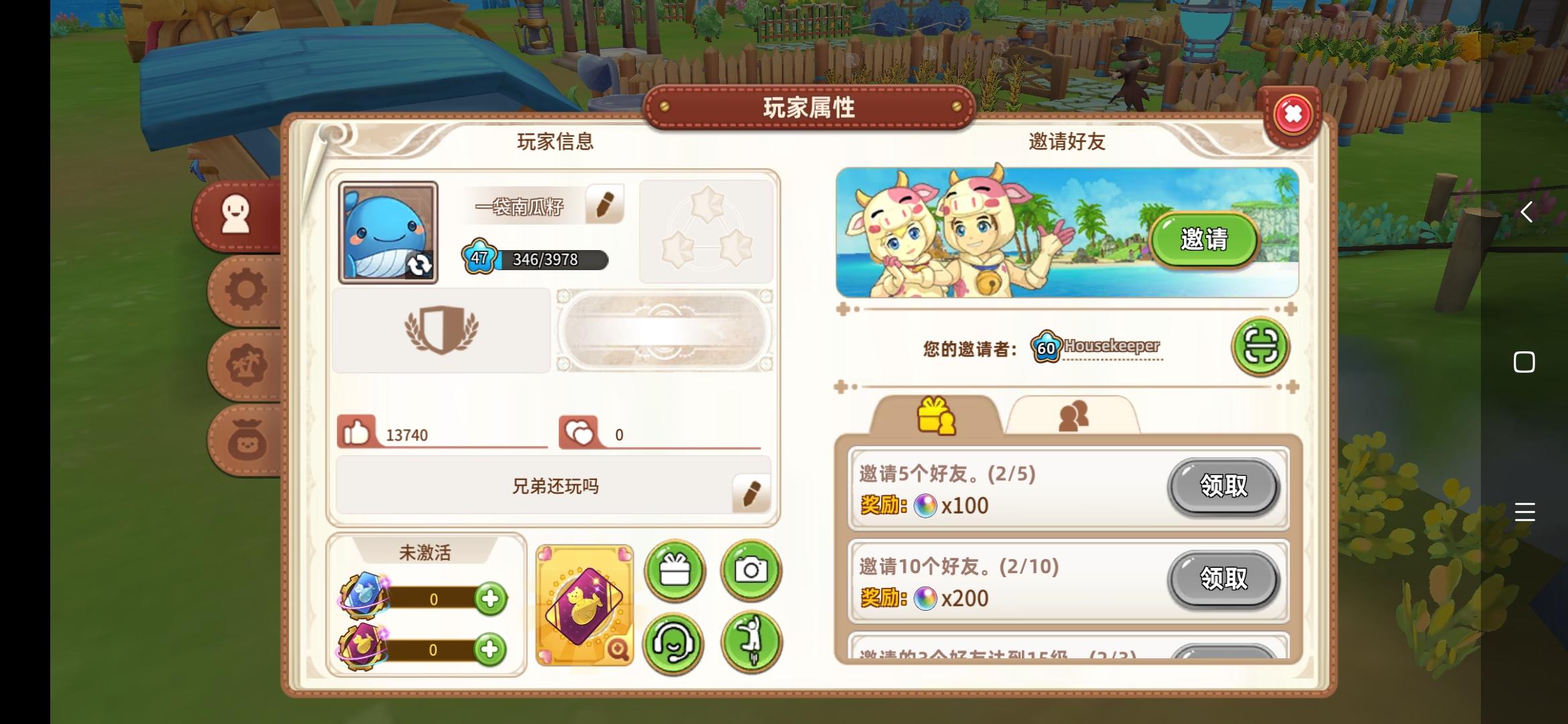Open the green invite link icon
Viewport: 1568px width, 724px height.
(1260, 346)
